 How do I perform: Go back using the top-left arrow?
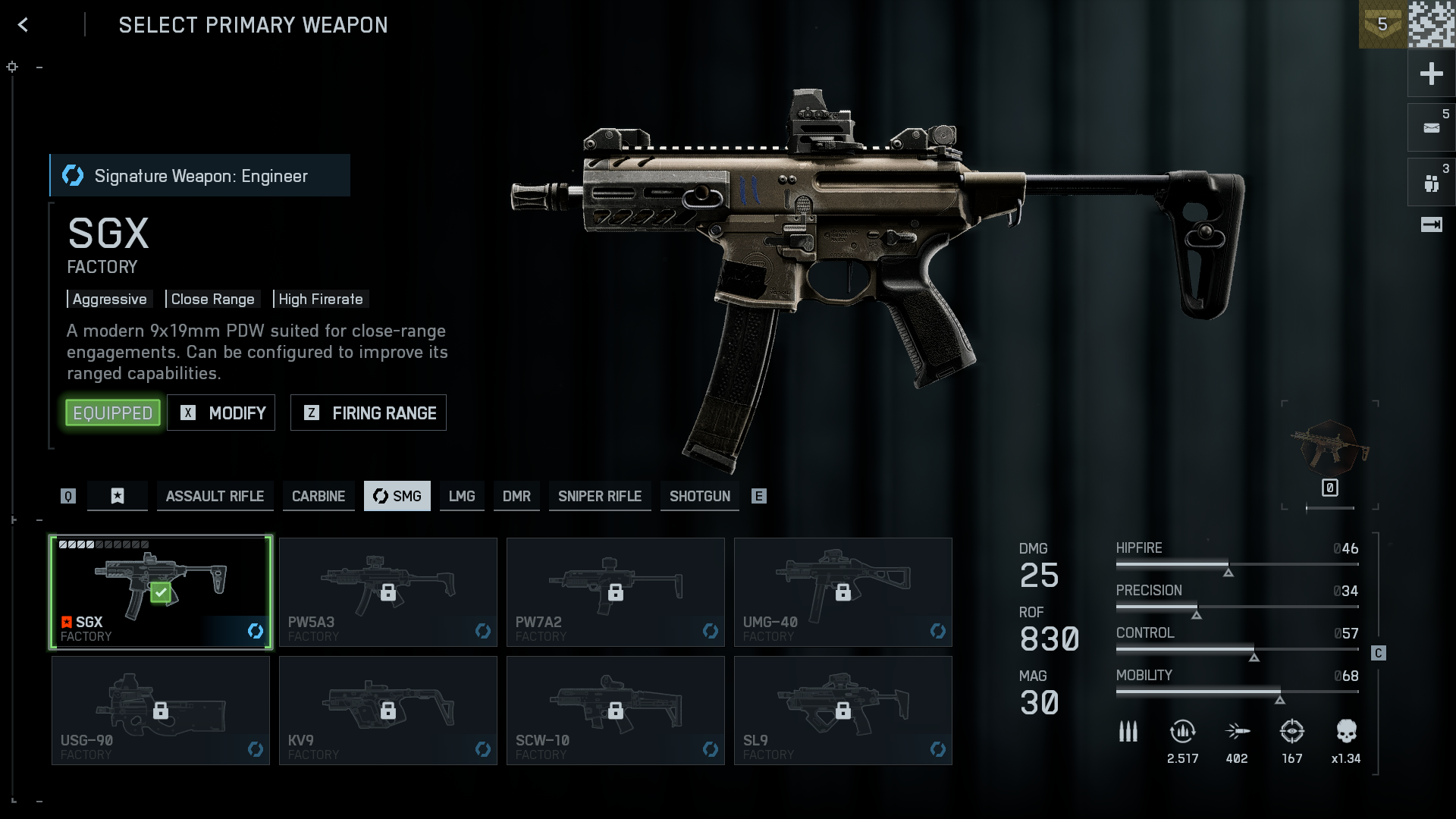coord(24,25)
